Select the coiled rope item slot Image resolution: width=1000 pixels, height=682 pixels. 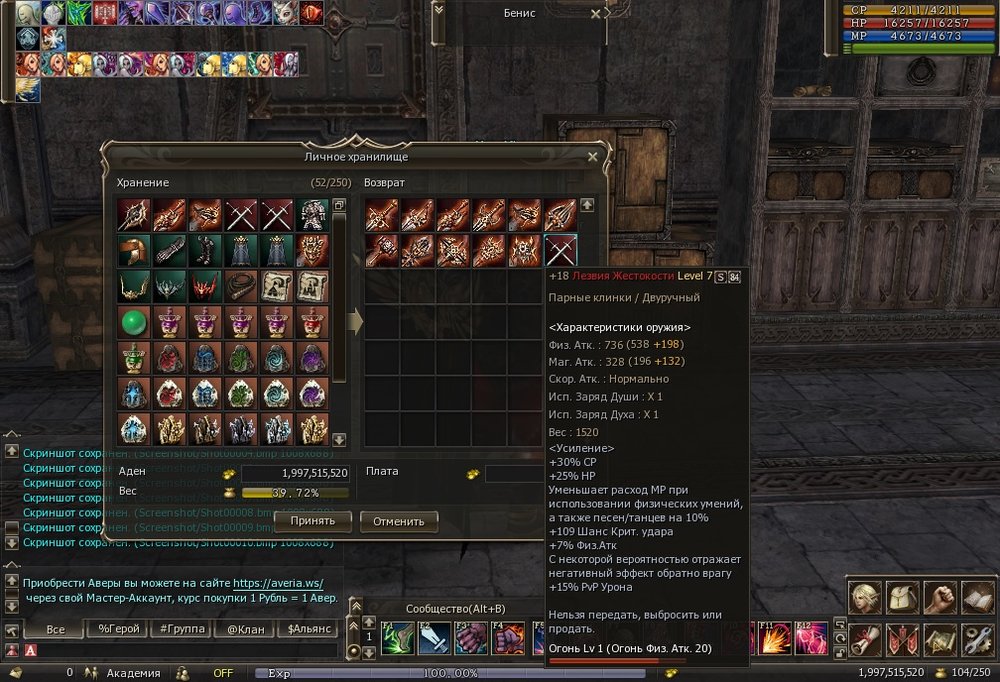point(241,286)
